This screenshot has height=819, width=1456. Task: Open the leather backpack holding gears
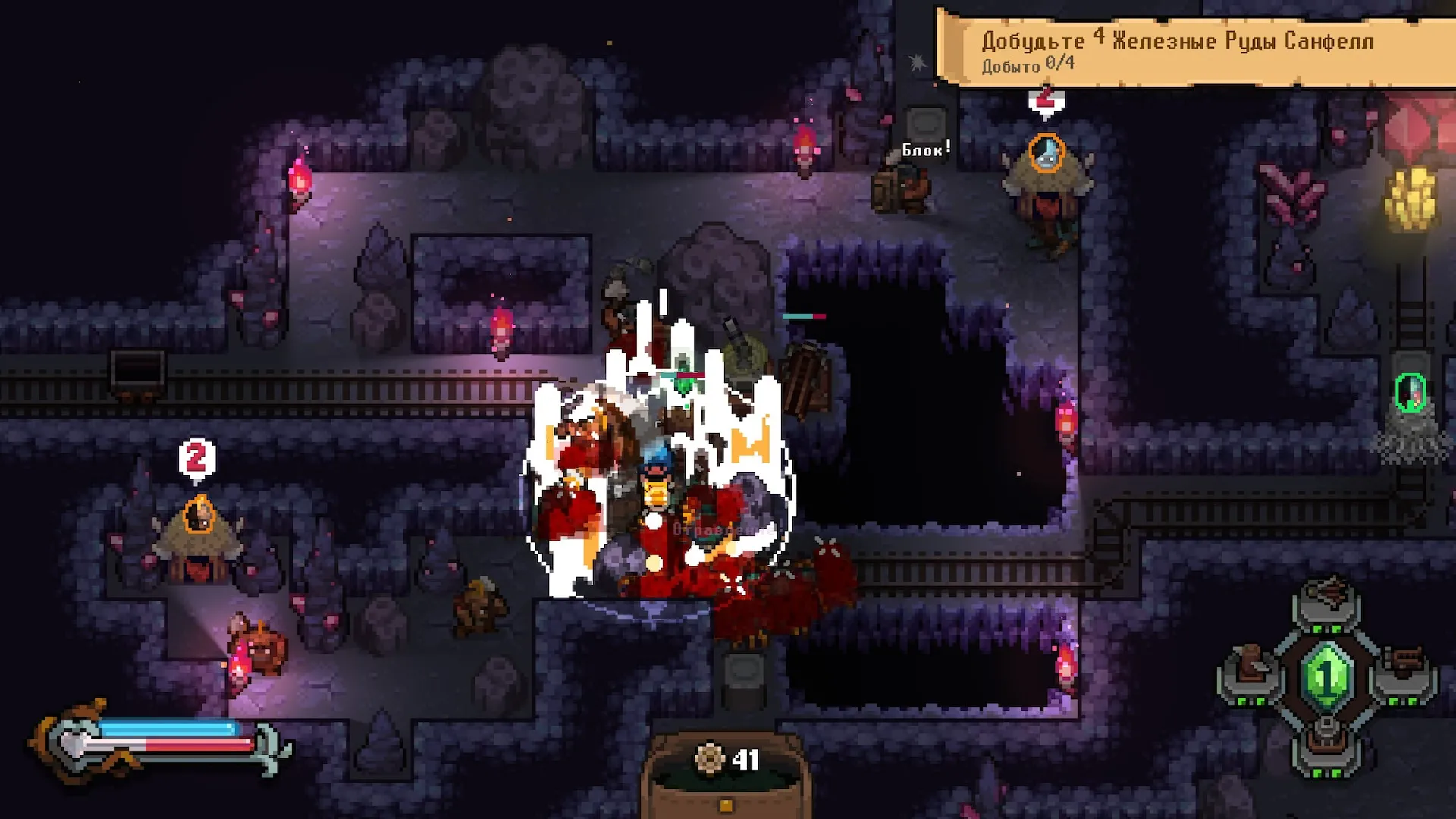pyautogui.click(x=726, y=773)
